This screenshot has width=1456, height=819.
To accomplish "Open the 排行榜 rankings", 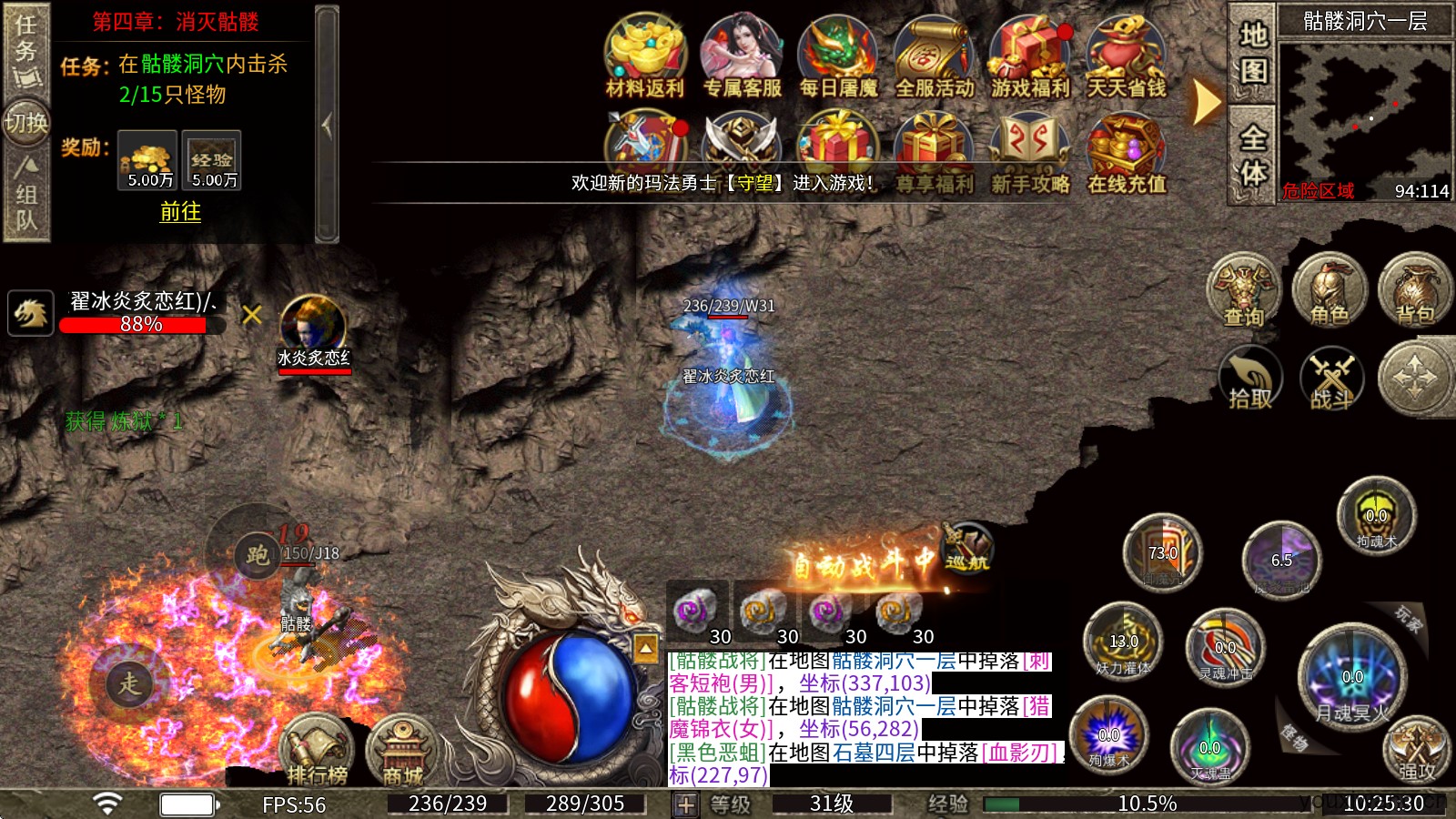I will pyautogui.click(x=317, y=752).
